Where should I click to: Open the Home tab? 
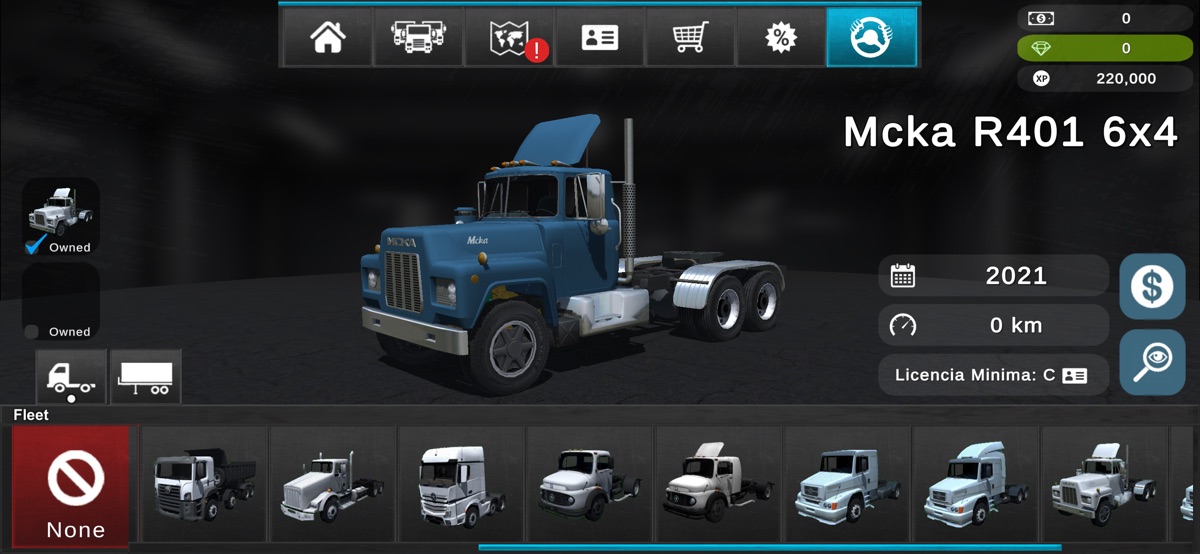(327, 38)
